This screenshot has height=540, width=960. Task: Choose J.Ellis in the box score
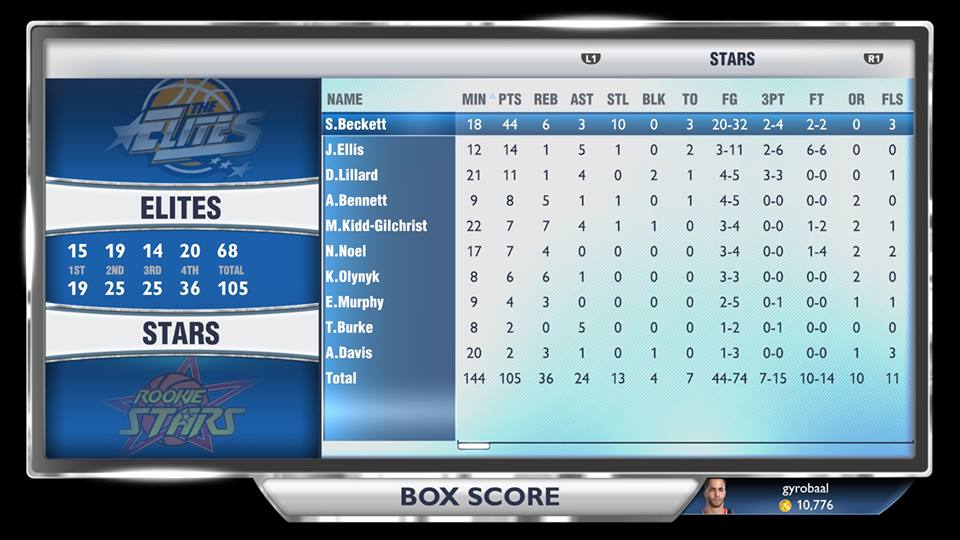click(x=344, y=150)
